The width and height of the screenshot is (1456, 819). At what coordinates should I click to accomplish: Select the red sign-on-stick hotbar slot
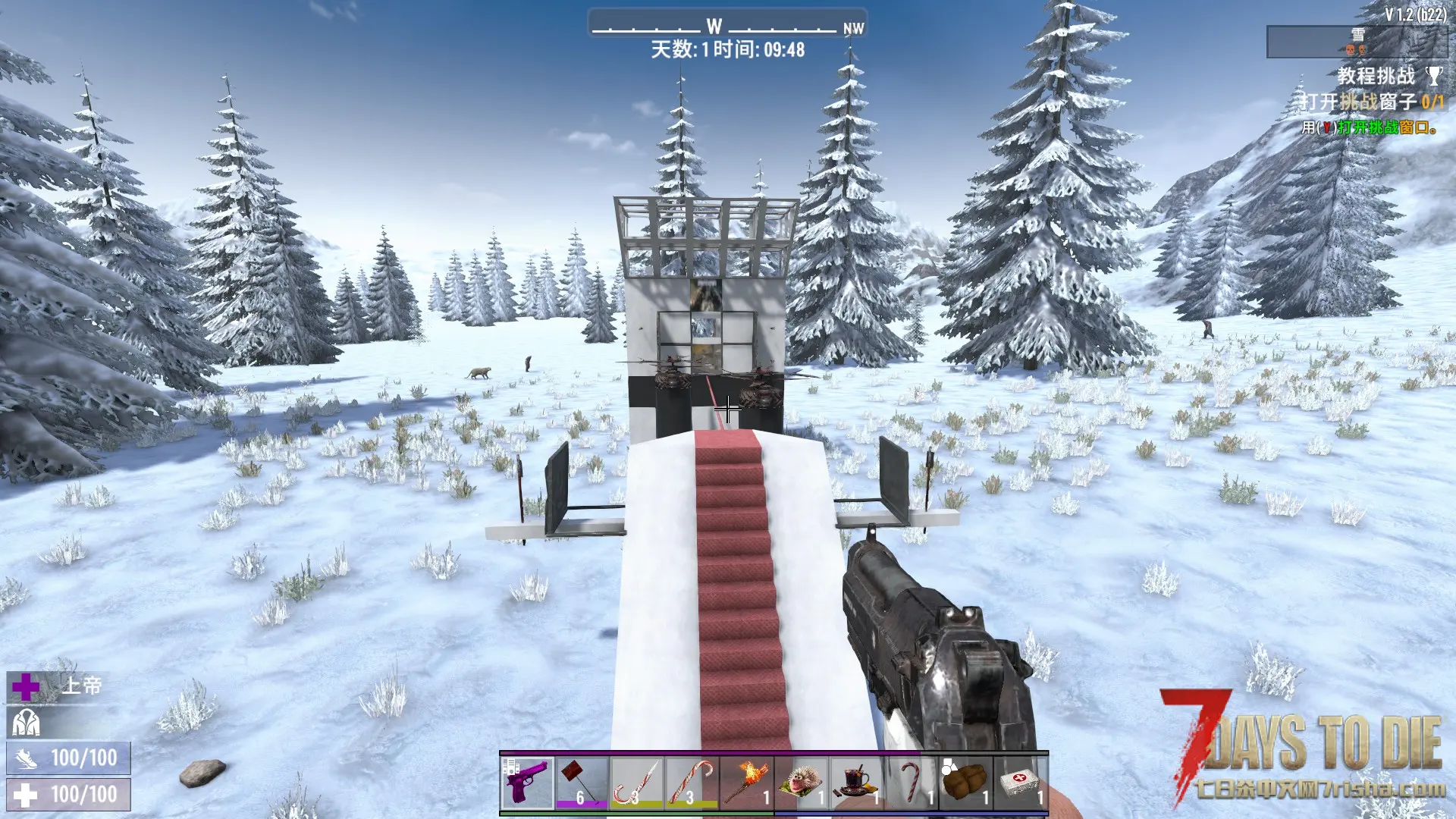click(582, 783)
